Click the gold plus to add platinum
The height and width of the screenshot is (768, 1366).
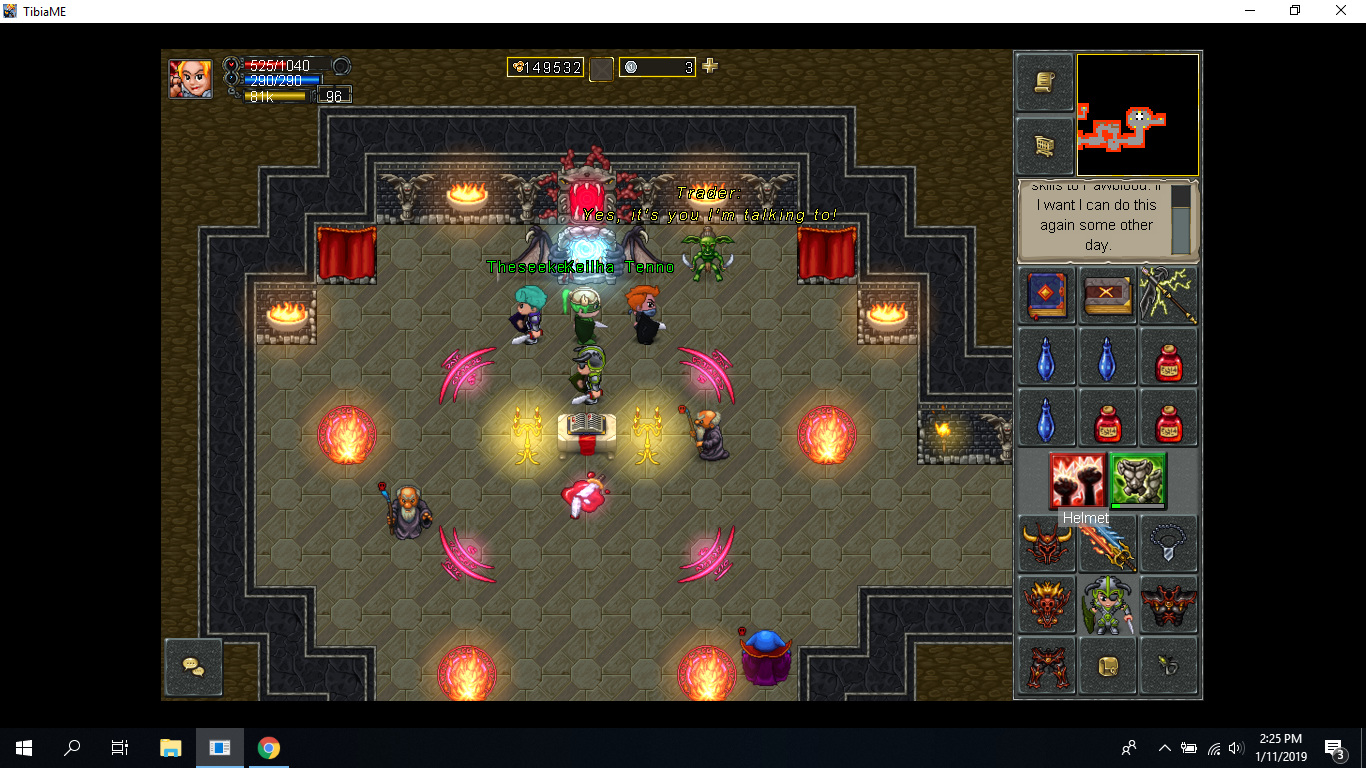coord(710,66)
